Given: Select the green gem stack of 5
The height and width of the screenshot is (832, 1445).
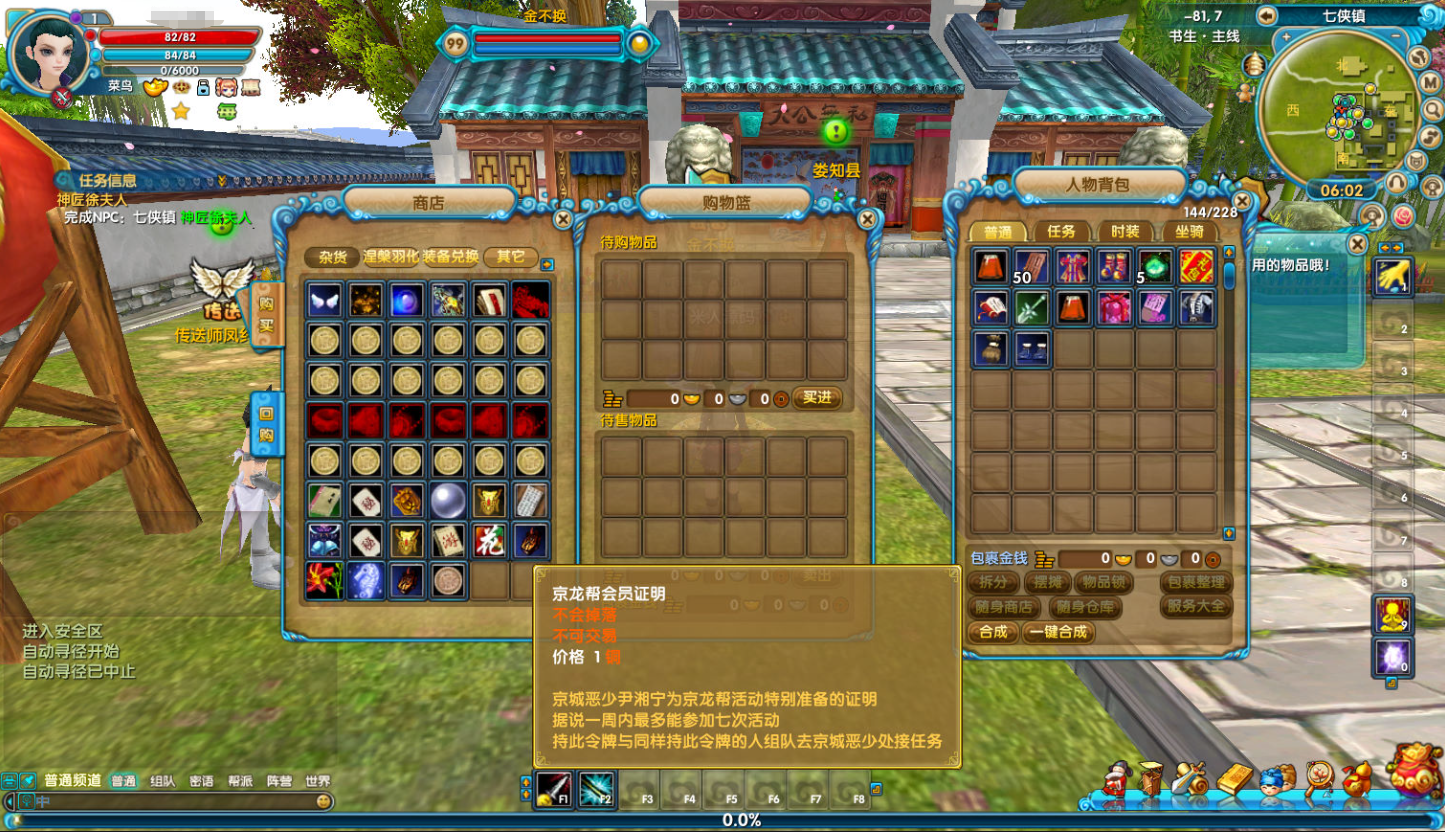Looking at the screenshot, I should tap(1155, 267).
